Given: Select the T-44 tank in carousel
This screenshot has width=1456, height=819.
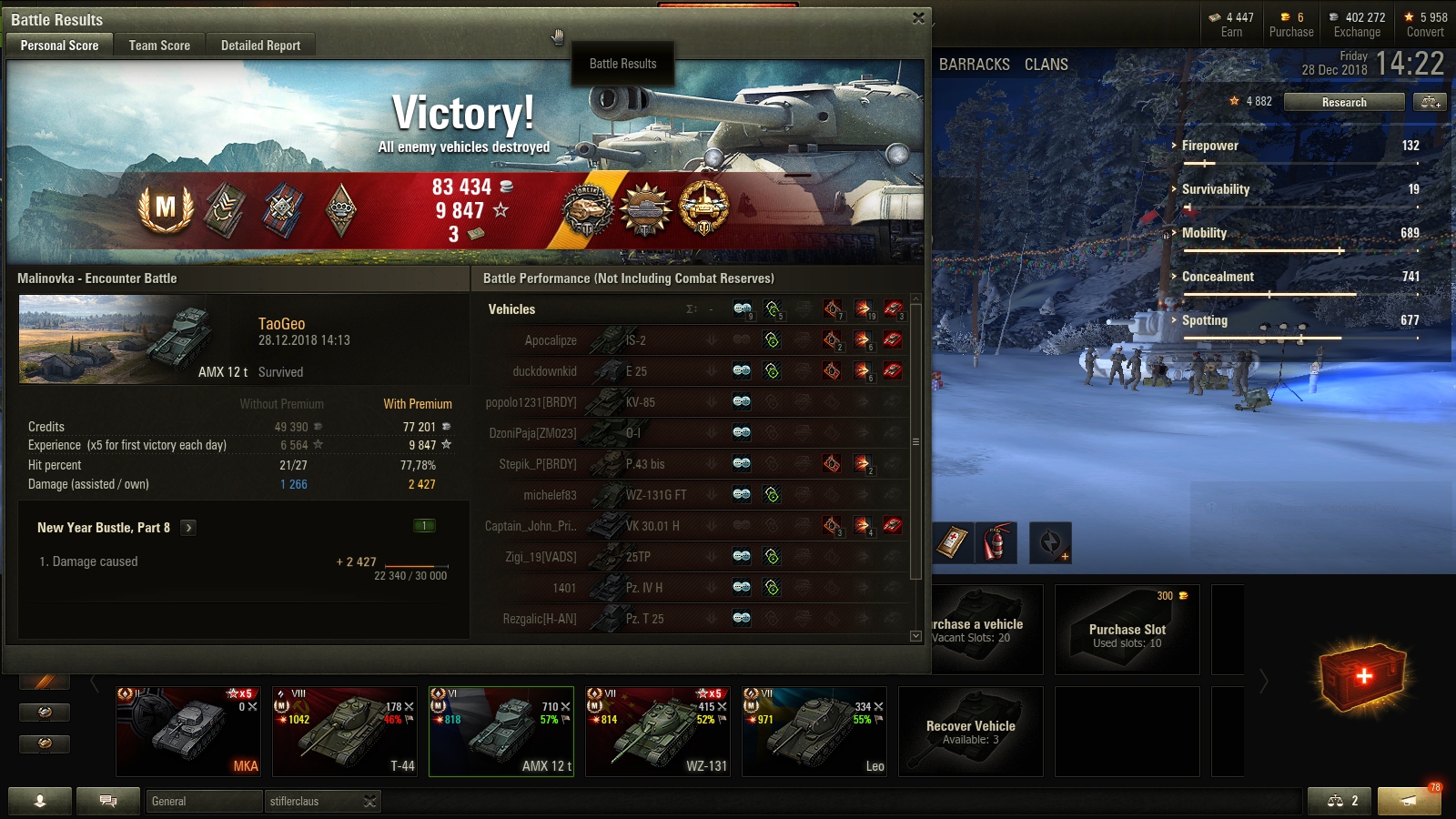Looking at the screenshot, I should click(345, 732).
